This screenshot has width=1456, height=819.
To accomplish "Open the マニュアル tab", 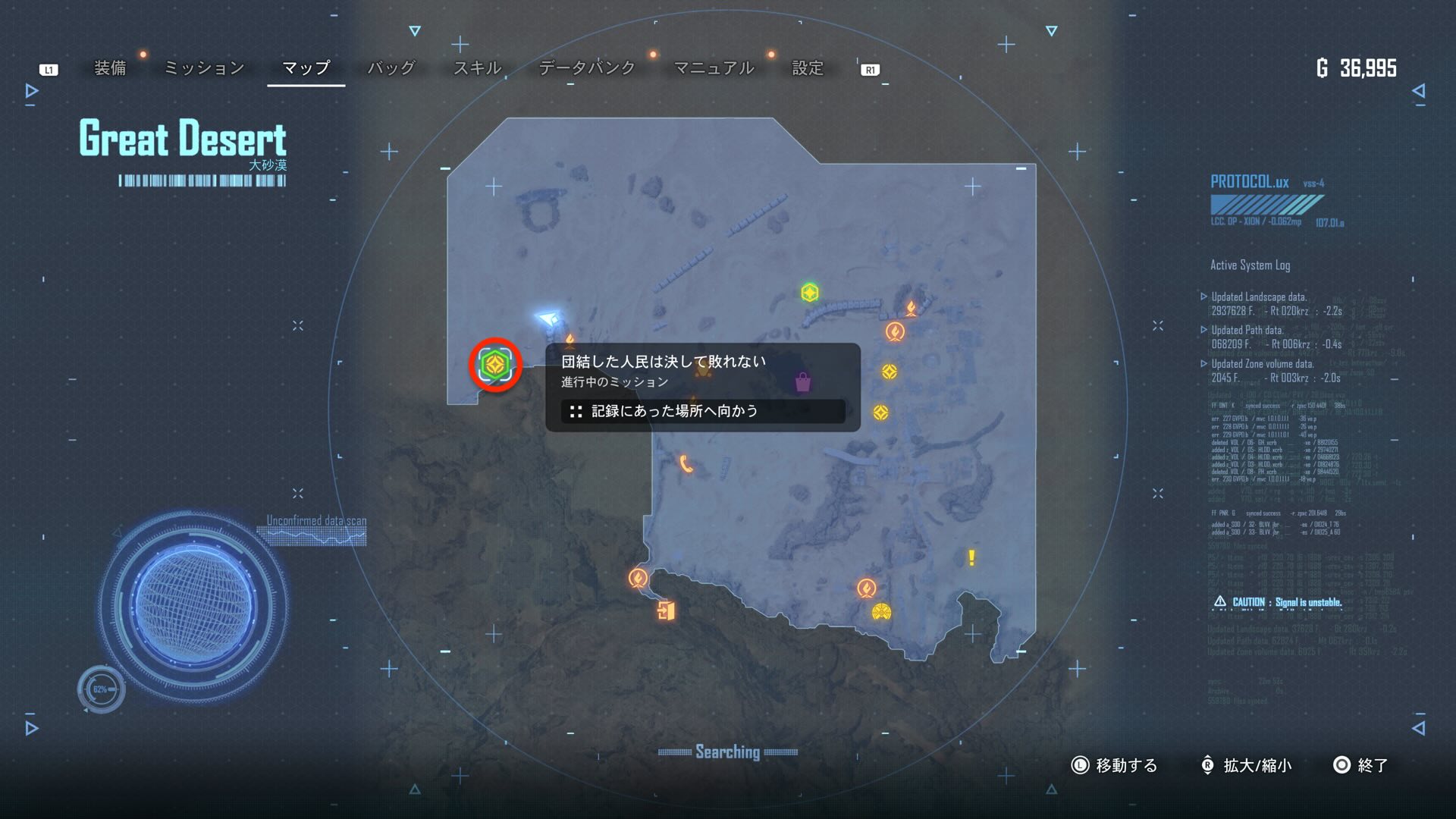I will 714,68.
